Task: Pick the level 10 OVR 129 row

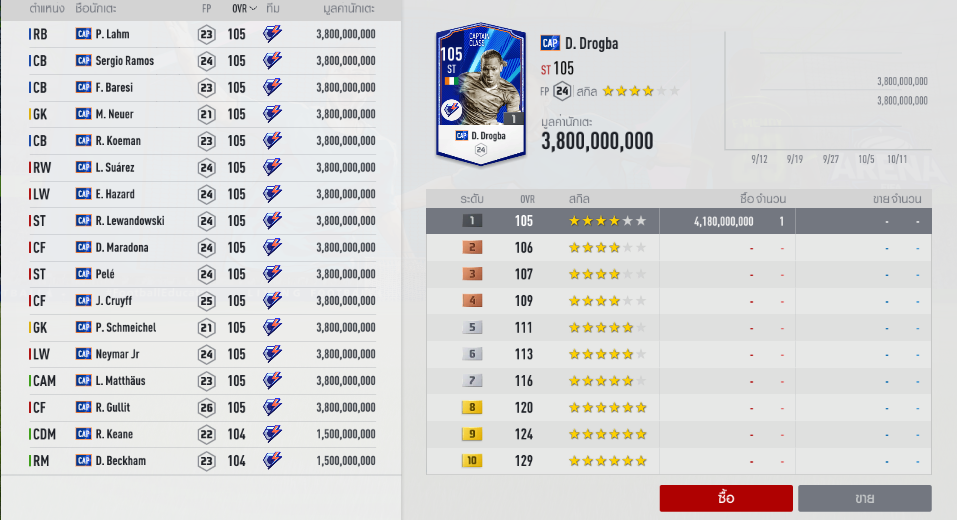Action: (678, 461)
